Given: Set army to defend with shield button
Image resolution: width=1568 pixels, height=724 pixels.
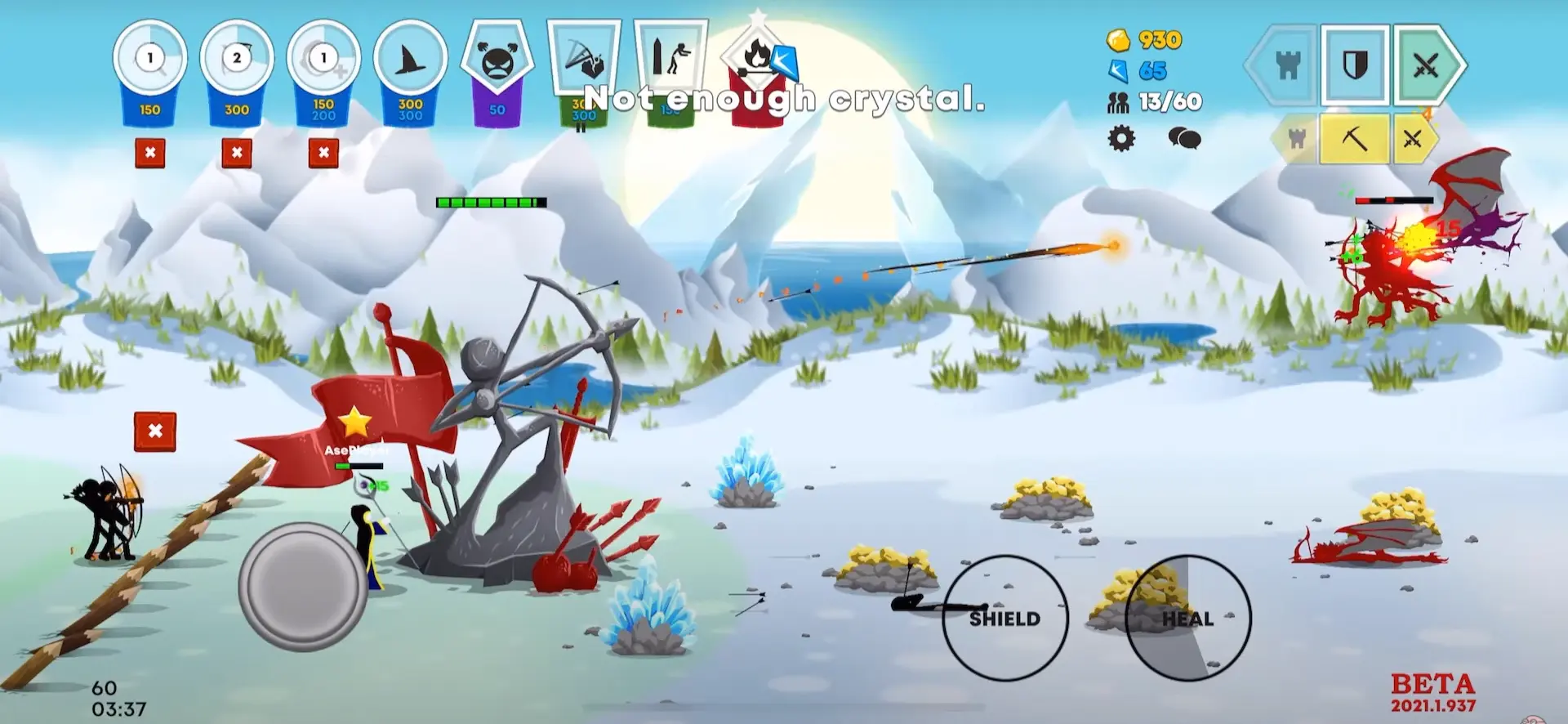Looking at the screenshot, I should tap(1355, 65).
